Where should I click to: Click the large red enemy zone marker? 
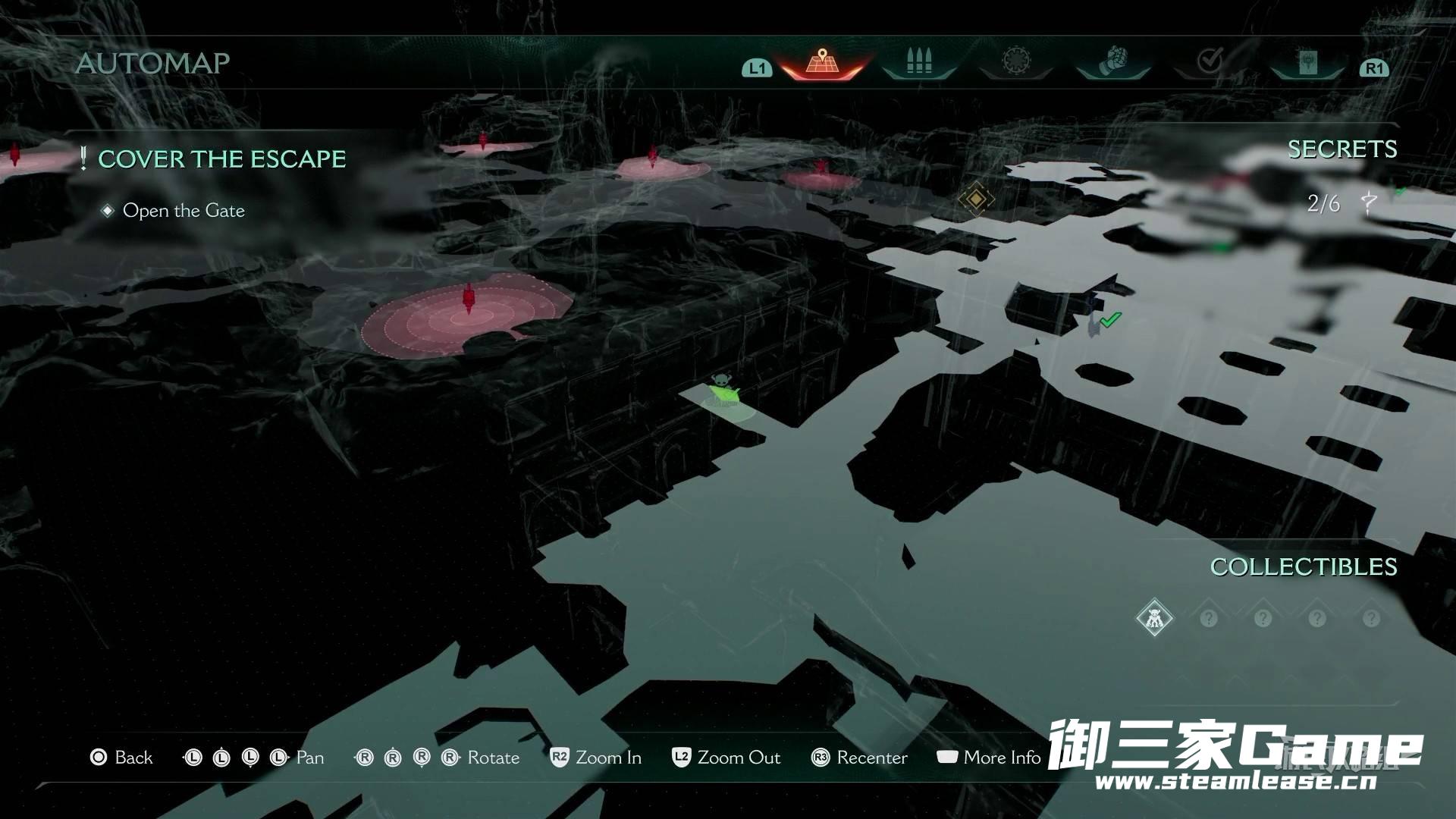click(468, 312)
